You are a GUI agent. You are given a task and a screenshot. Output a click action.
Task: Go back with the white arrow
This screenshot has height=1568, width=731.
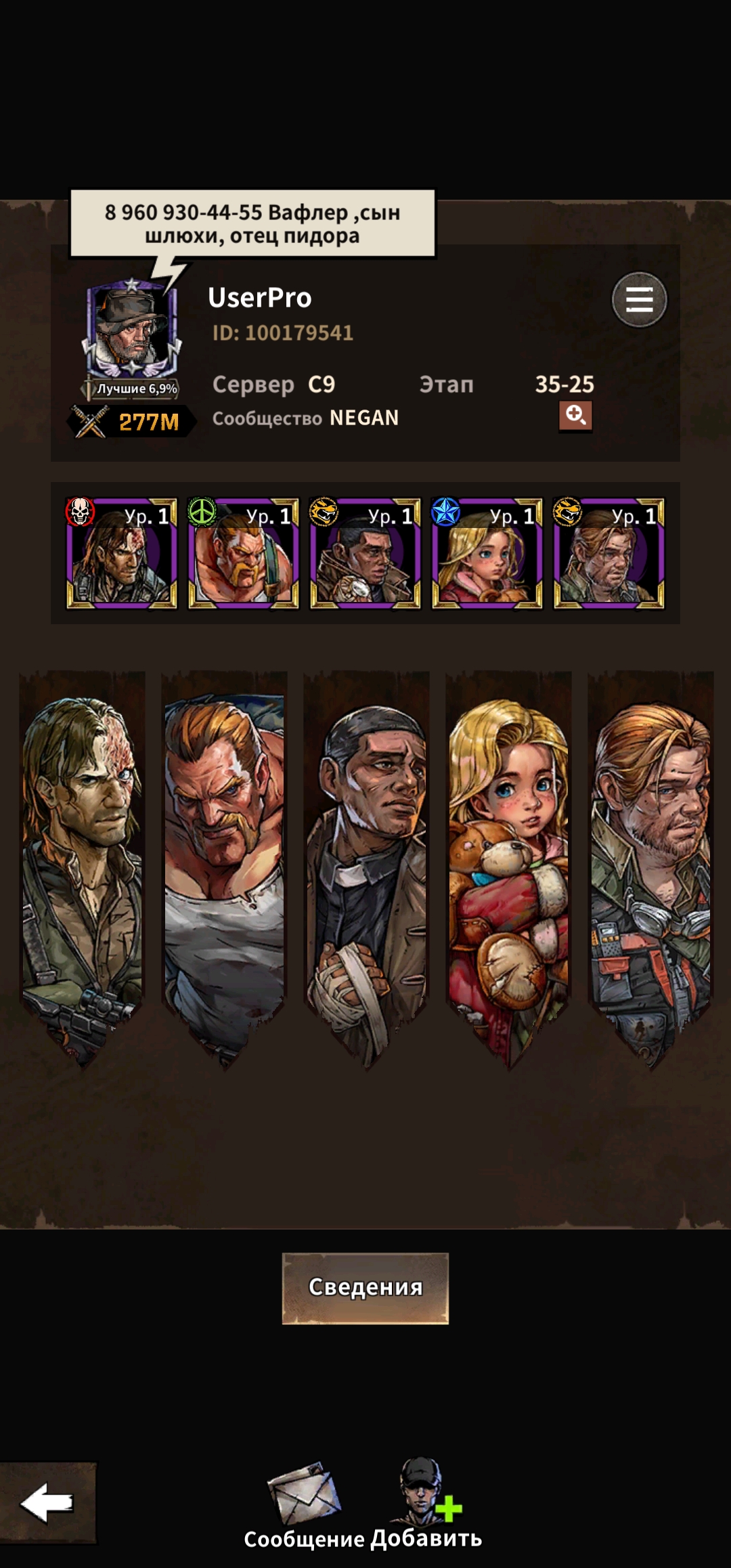tap(47, 1502)
